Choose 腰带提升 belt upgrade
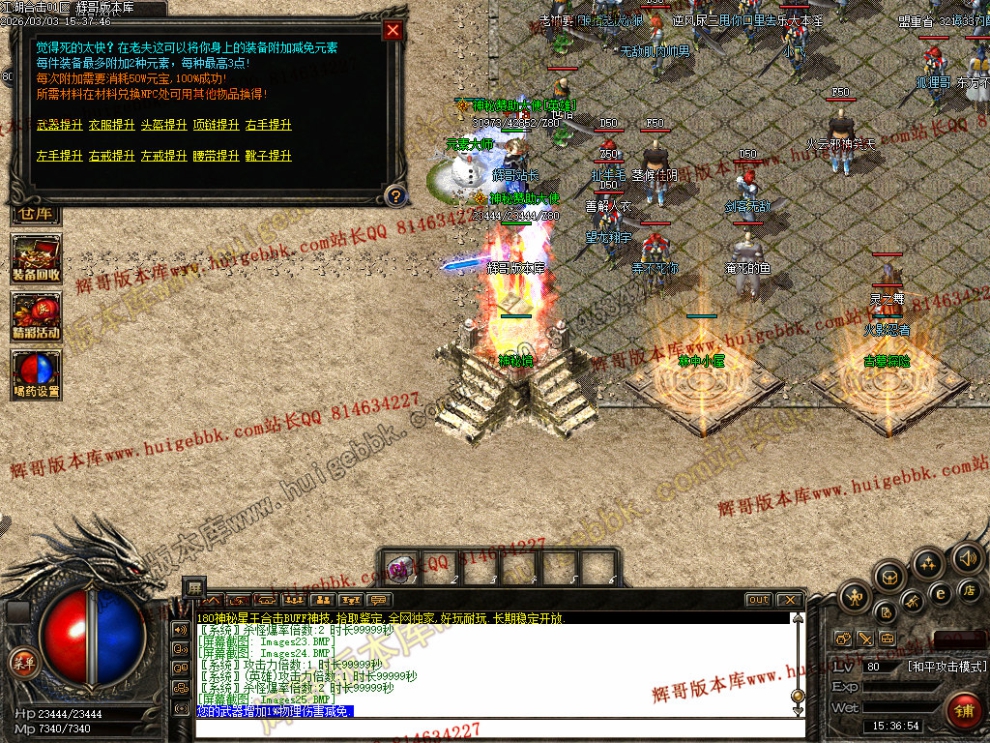This screenshot has width=990, height=743. (x=215, y=156)
